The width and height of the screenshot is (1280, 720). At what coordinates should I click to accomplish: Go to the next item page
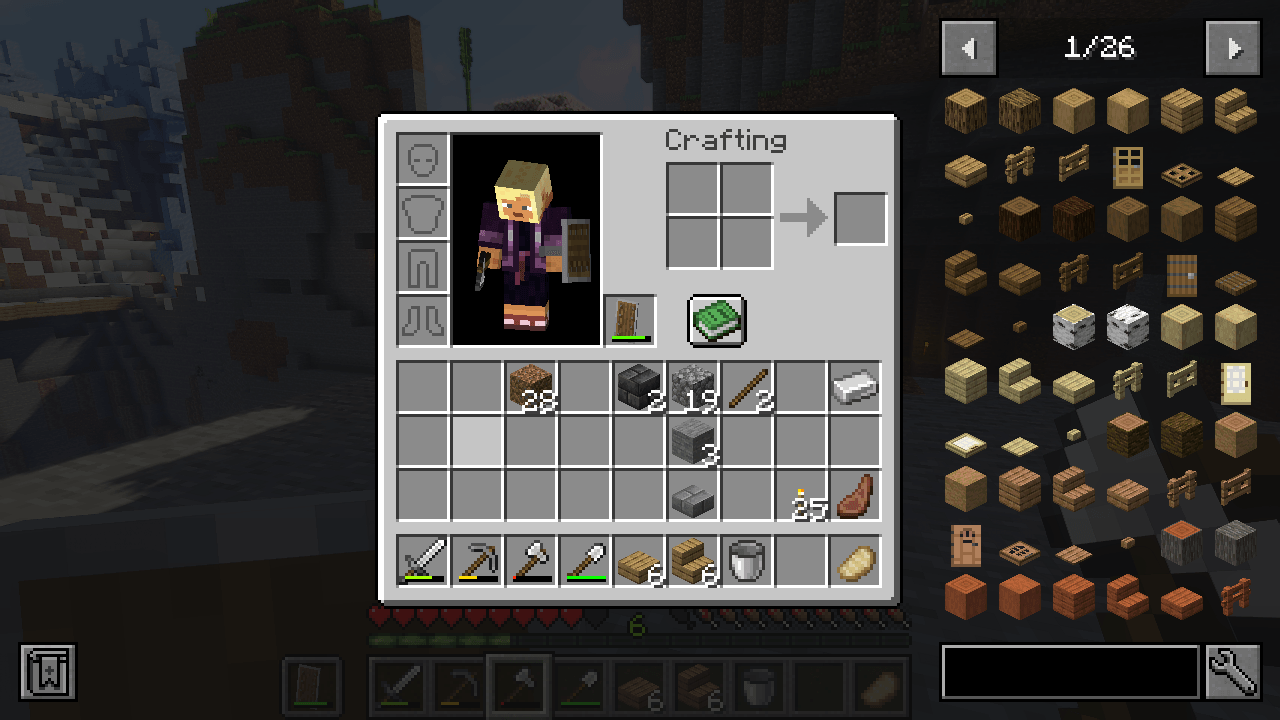point(1233,48)
